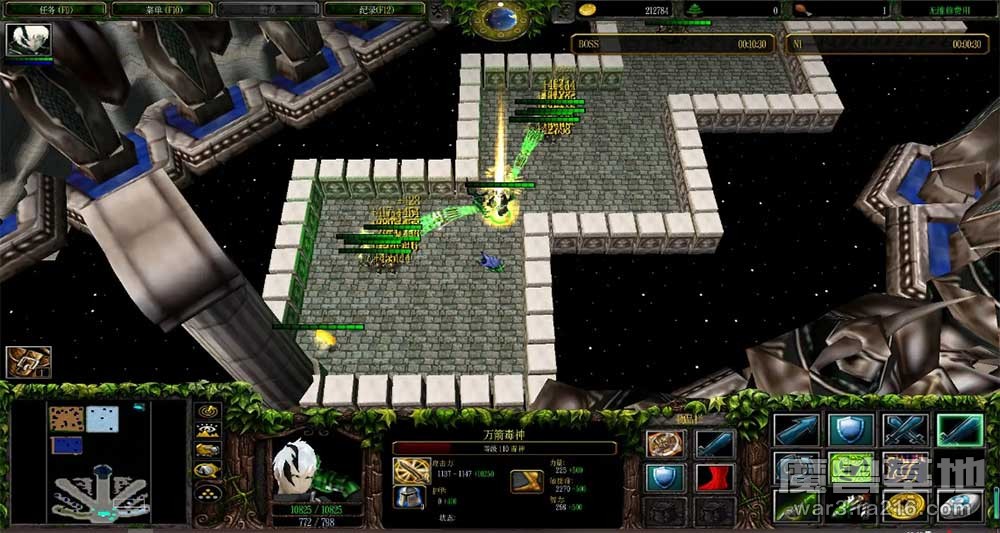Select the sword item in inventory

(714, 443)
